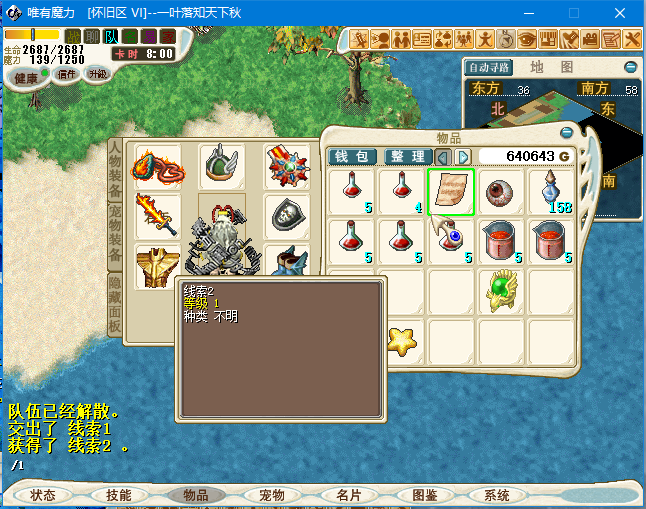The width and height of the screenshot is (646, 509).
Task: Select the equipped flame sword slot
Action: pyautogui.click(x=158, y=215)
